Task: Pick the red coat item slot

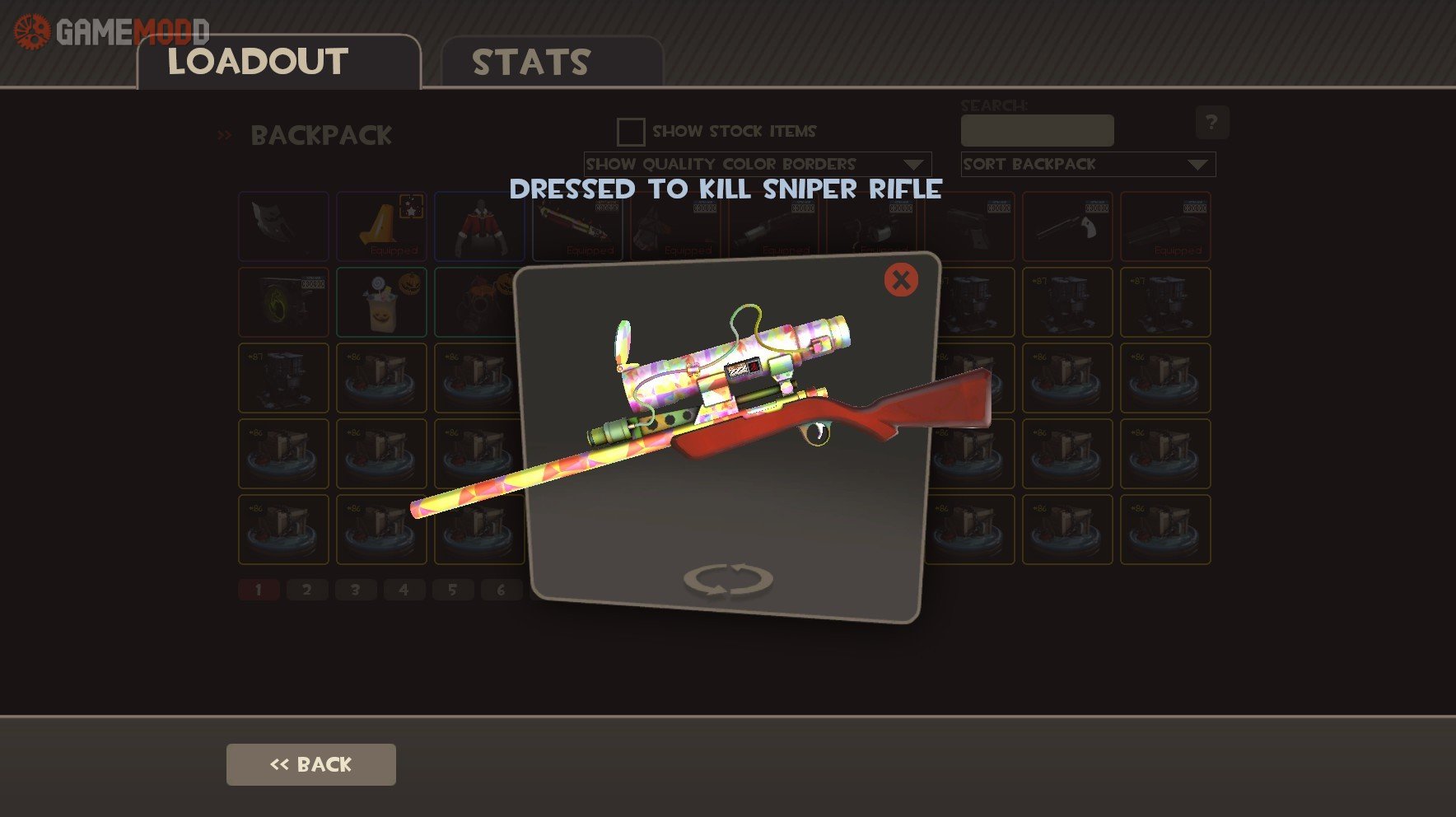Action: point(478,226)
